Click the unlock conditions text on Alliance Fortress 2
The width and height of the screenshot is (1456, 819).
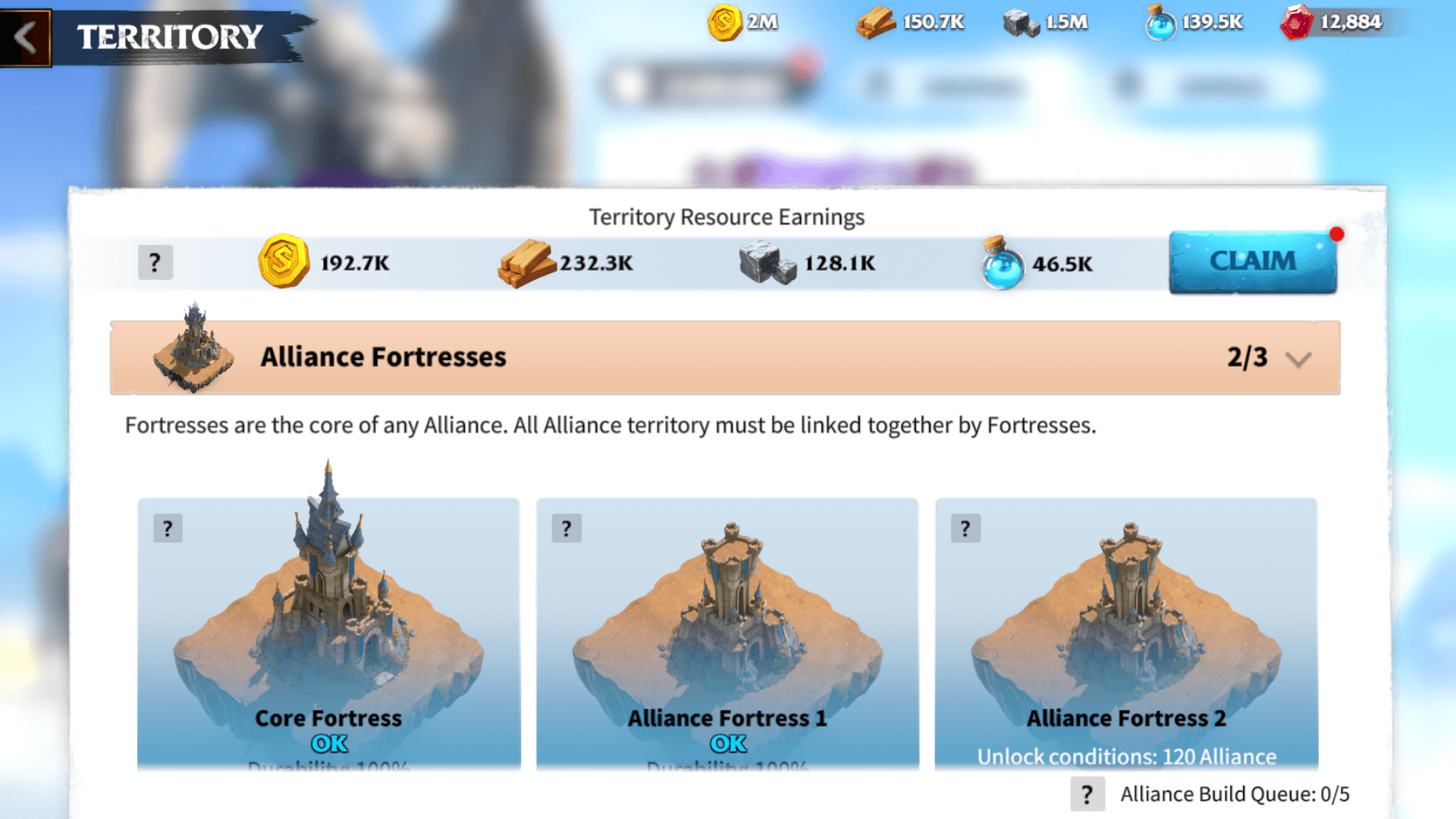pyautogui.click(x=1126, y=756)
